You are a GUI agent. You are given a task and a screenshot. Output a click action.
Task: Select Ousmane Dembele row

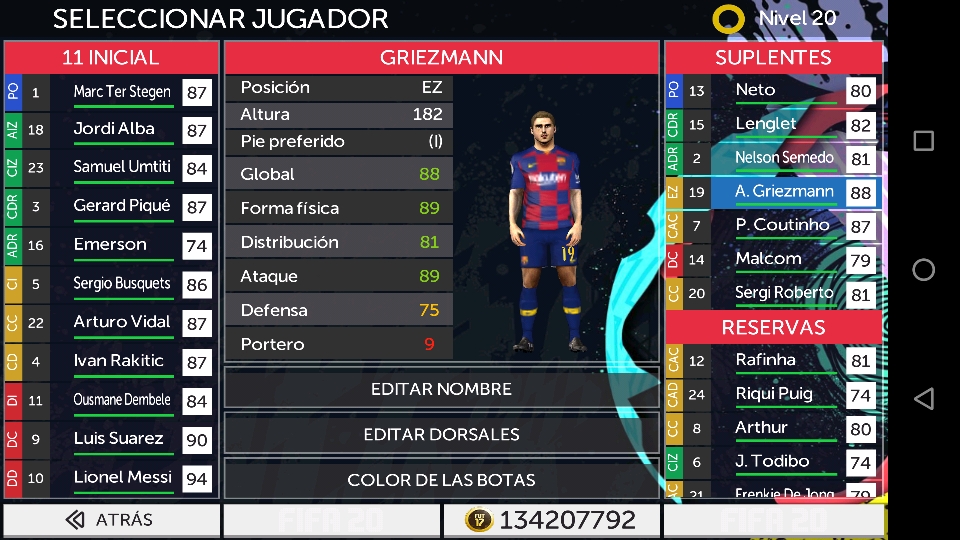coord(122,401)
